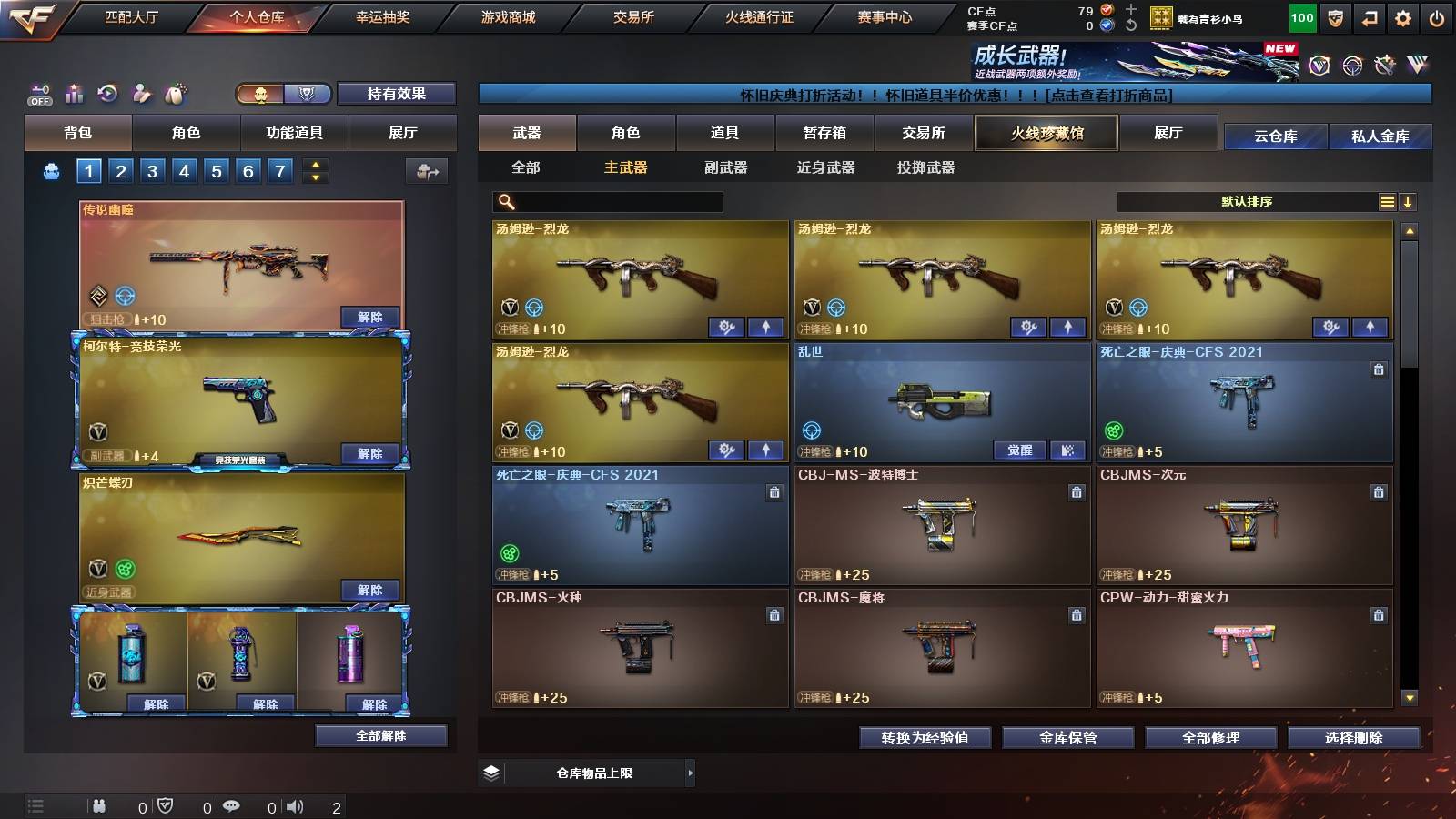Enable list view with the lines icon near 默认排序
Viewport: 1456px width, 819px height.
1387,201
